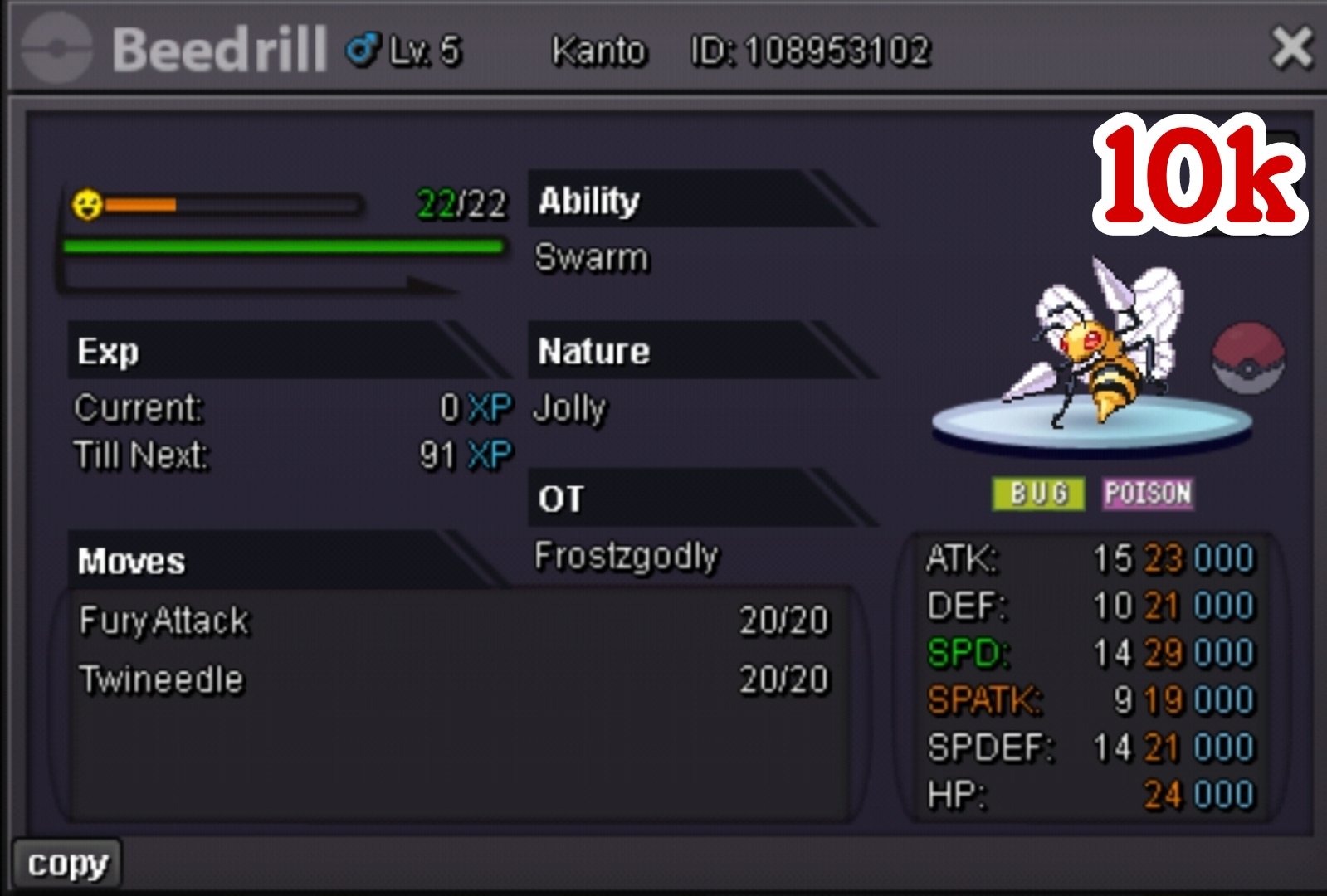This screenshot has width=1327, height=896.
Task: Click the Swarm ability text
Action: tap(591, 258)
